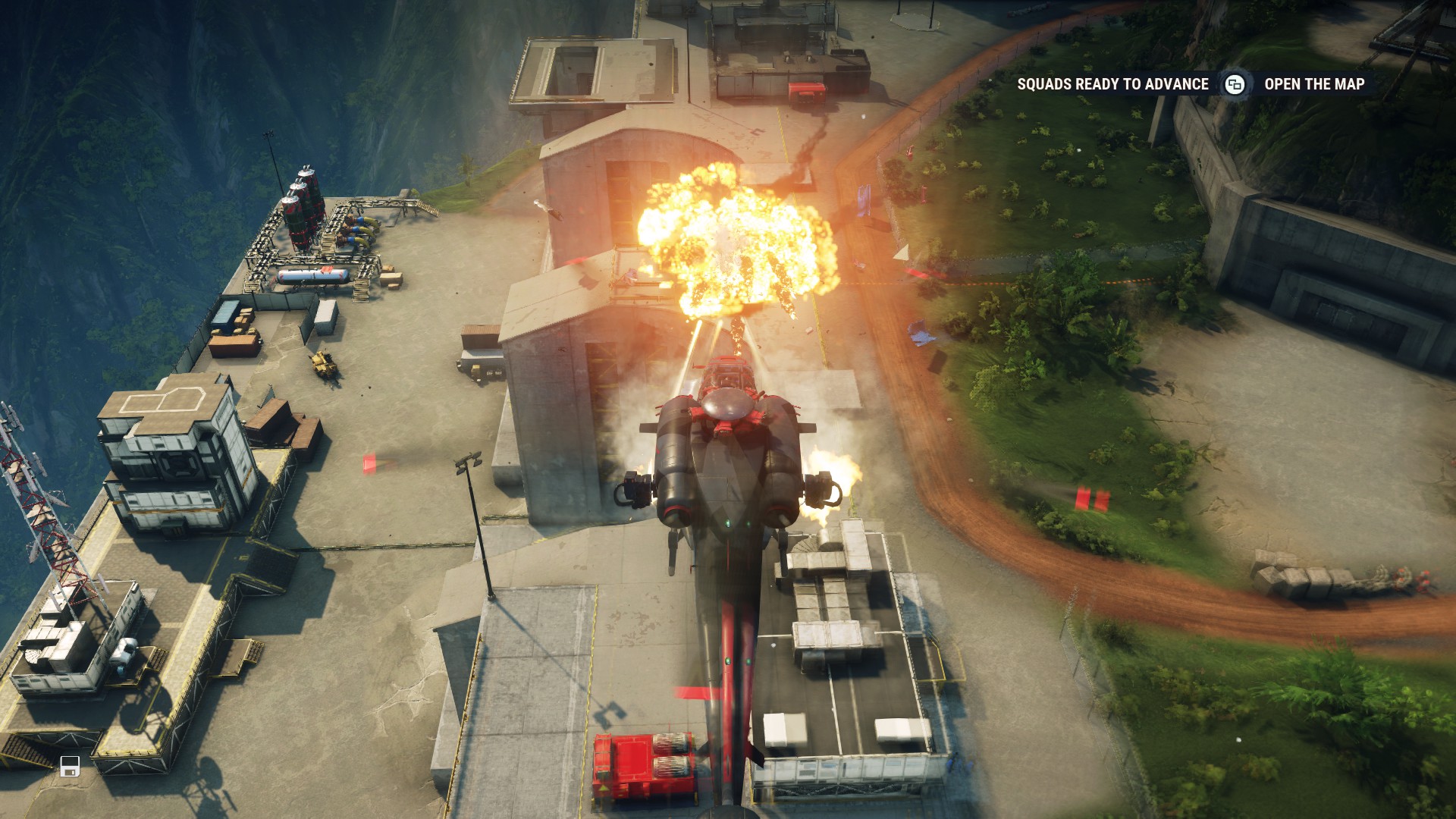1456x819 pixels.
Task: Select the Squads Ready to Advance notification
Action: [x=1112, y=84]
